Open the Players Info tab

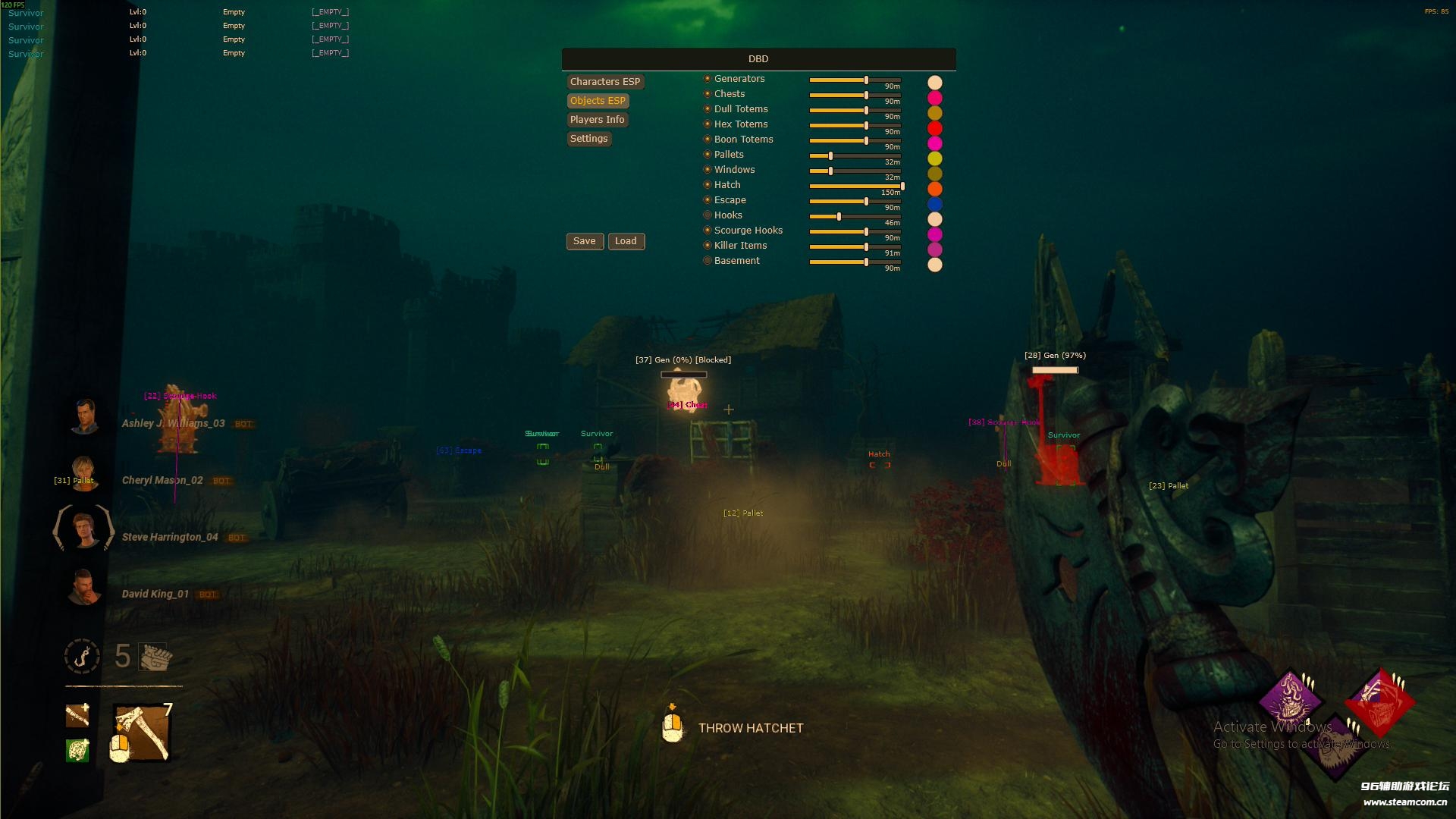597,120
